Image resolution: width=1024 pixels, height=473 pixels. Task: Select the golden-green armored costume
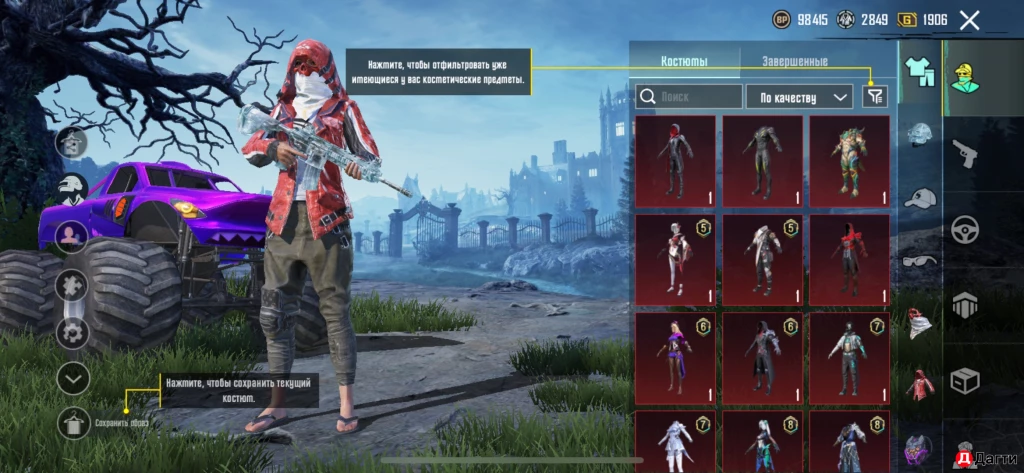point(849,160)
